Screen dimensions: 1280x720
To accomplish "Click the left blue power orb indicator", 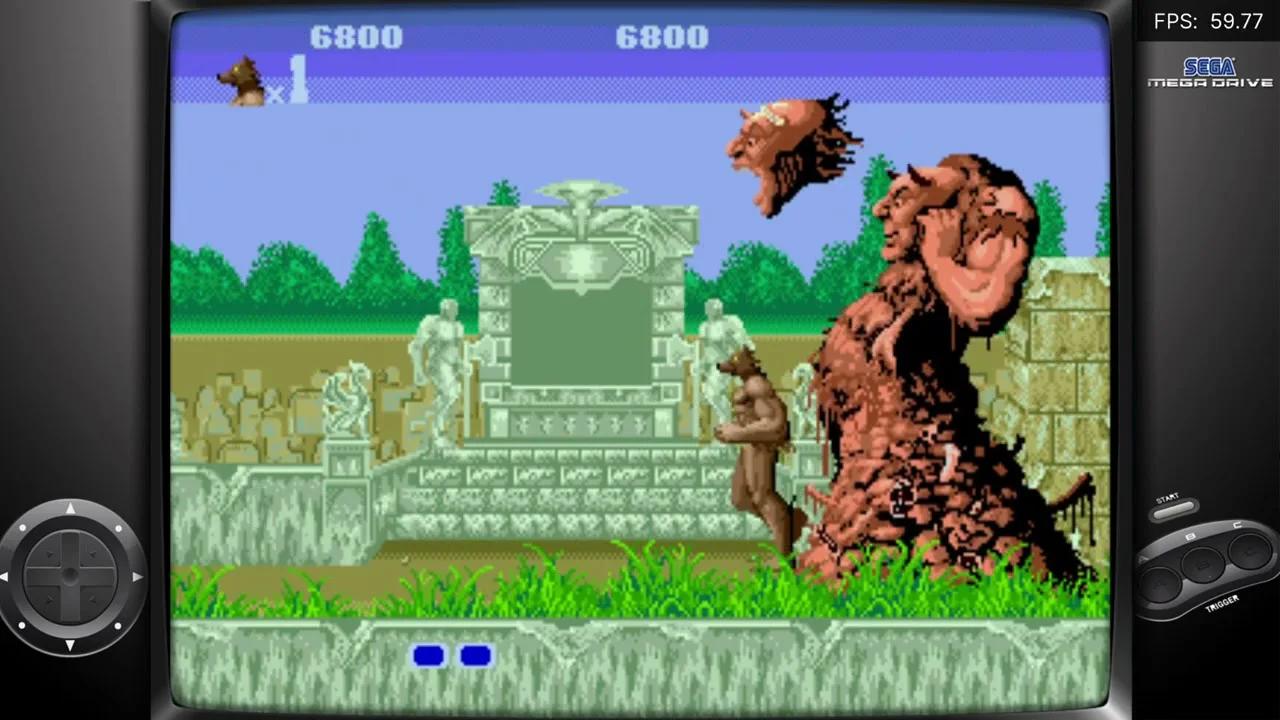I will point(430,655).
